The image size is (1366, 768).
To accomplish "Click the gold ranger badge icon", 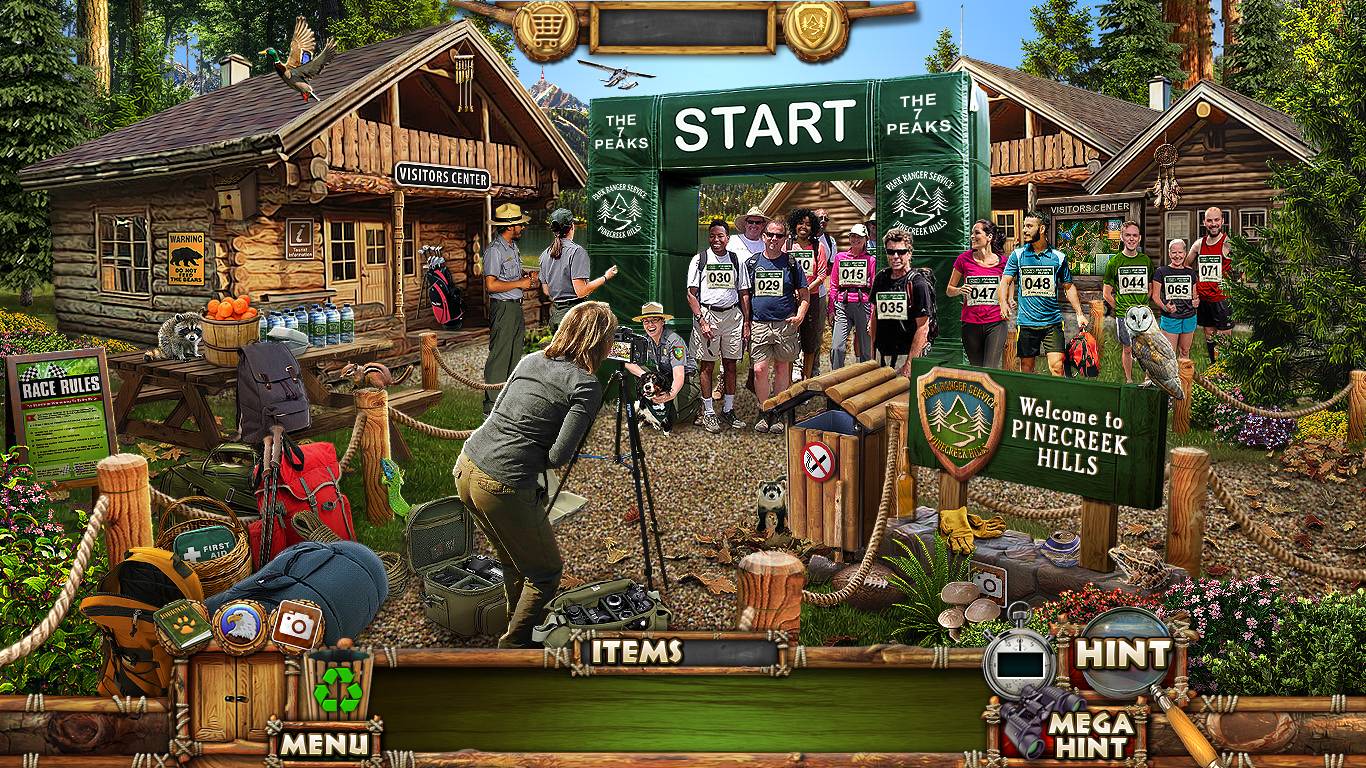I will coord(814,30).
